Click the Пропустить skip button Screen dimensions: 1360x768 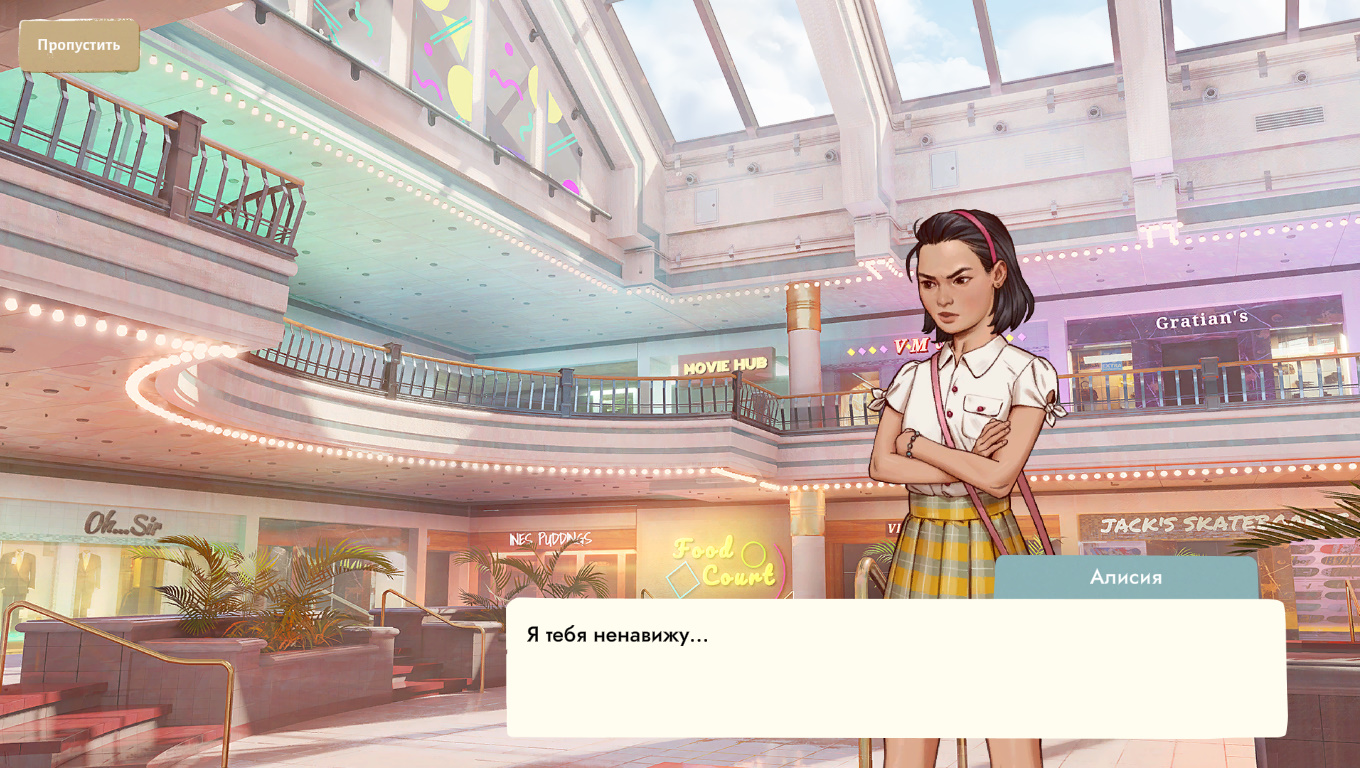tap(79, 45)
